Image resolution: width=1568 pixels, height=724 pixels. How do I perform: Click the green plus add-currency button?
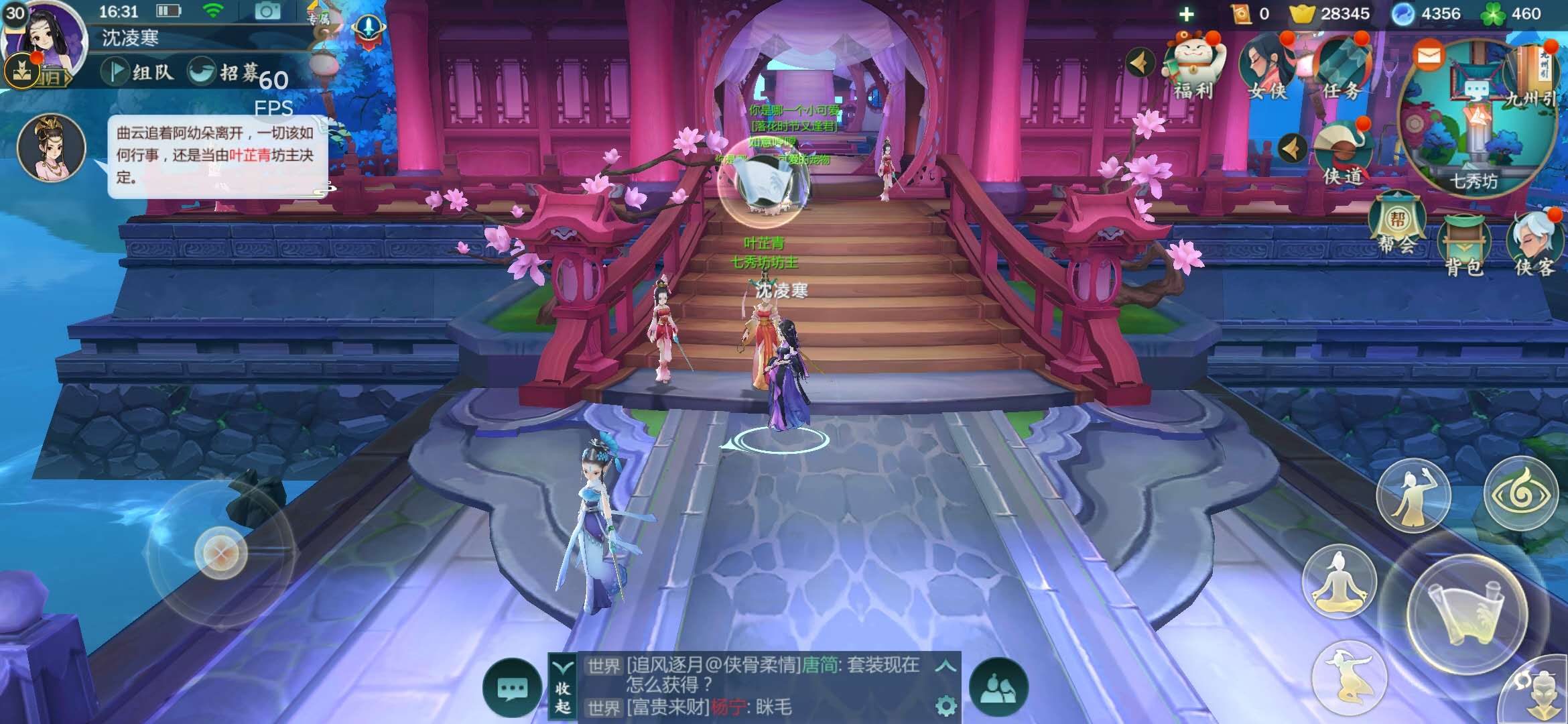tap(1186, 14)
